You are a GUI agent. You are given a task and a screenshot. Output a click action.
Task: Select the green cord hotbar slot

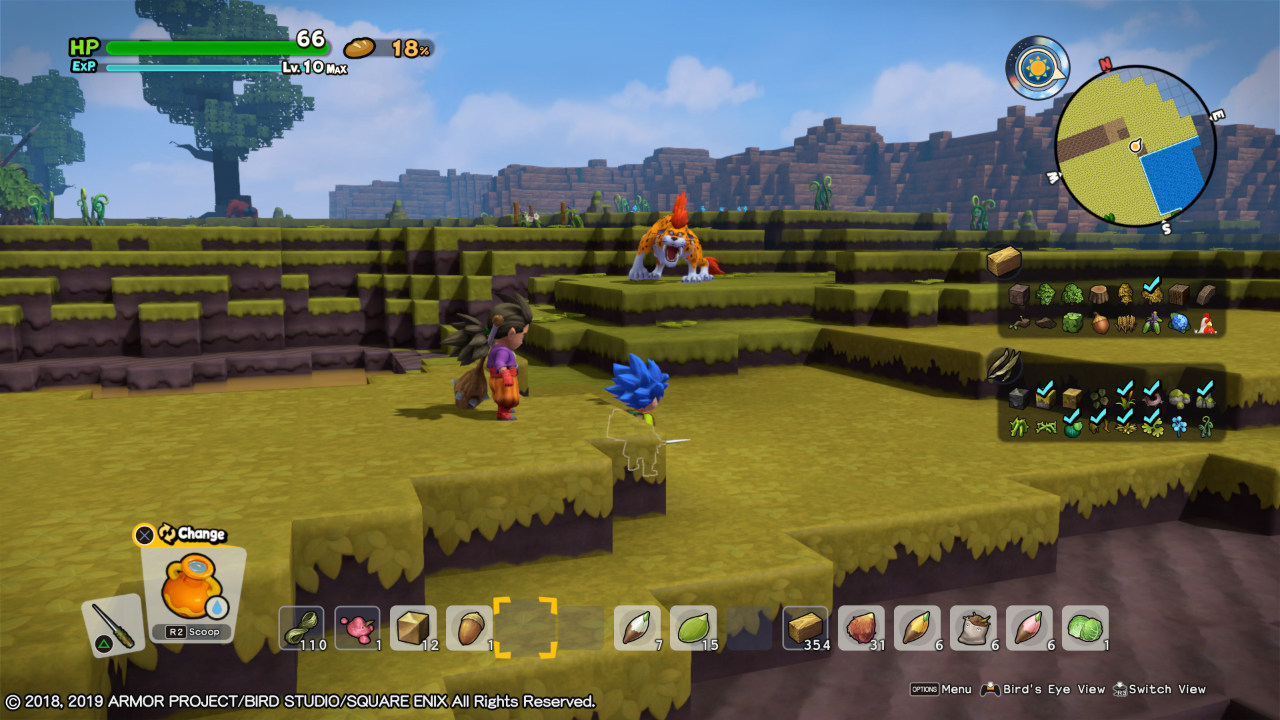pyautogui.click(x=301, y=628)
